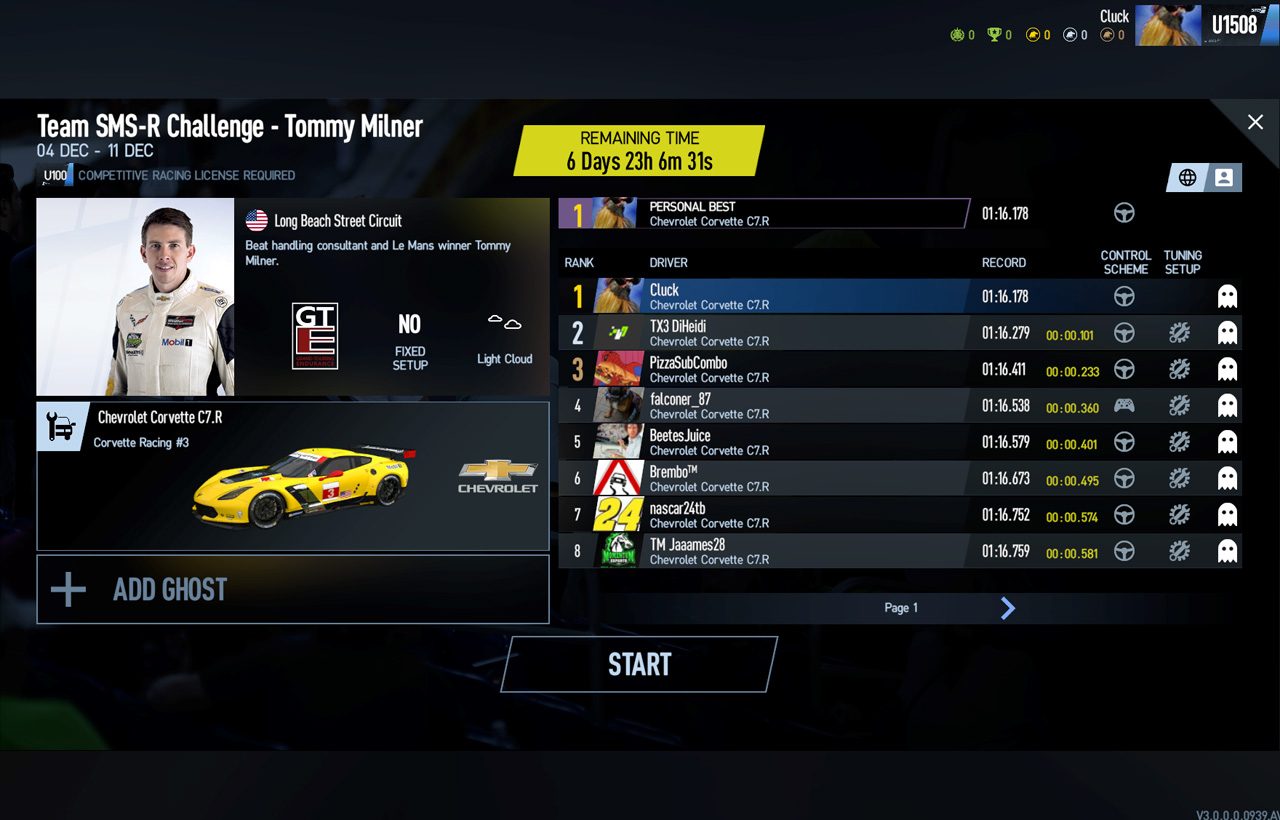Screen dimensions: 1280x820
Task: Select the ghost icon on Cluck's row
Action: (1227, 296)
